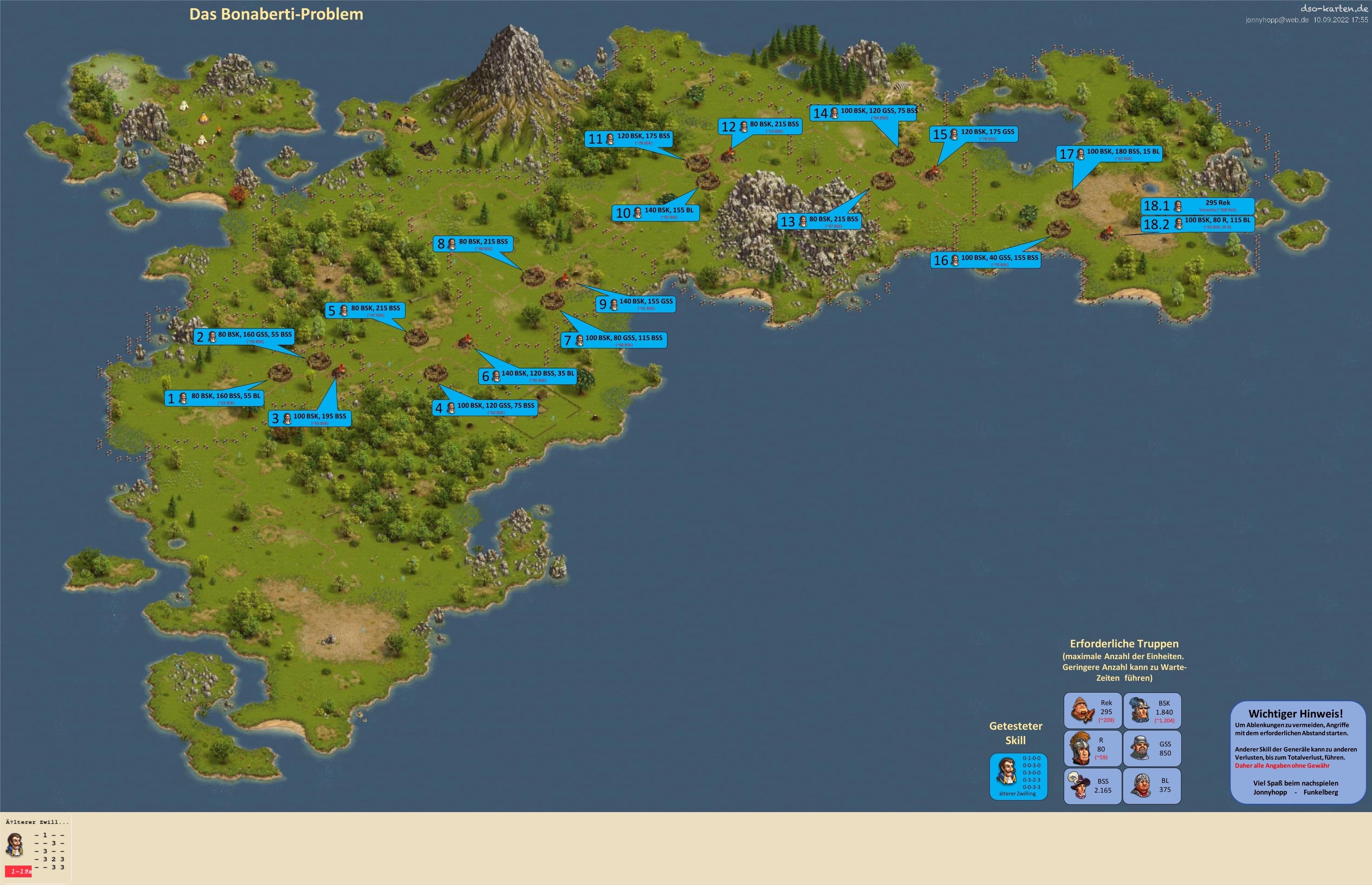This screenshot has height=885, width=1372.
Task: Open the tested skill general tile
Action: [1018, 776]
